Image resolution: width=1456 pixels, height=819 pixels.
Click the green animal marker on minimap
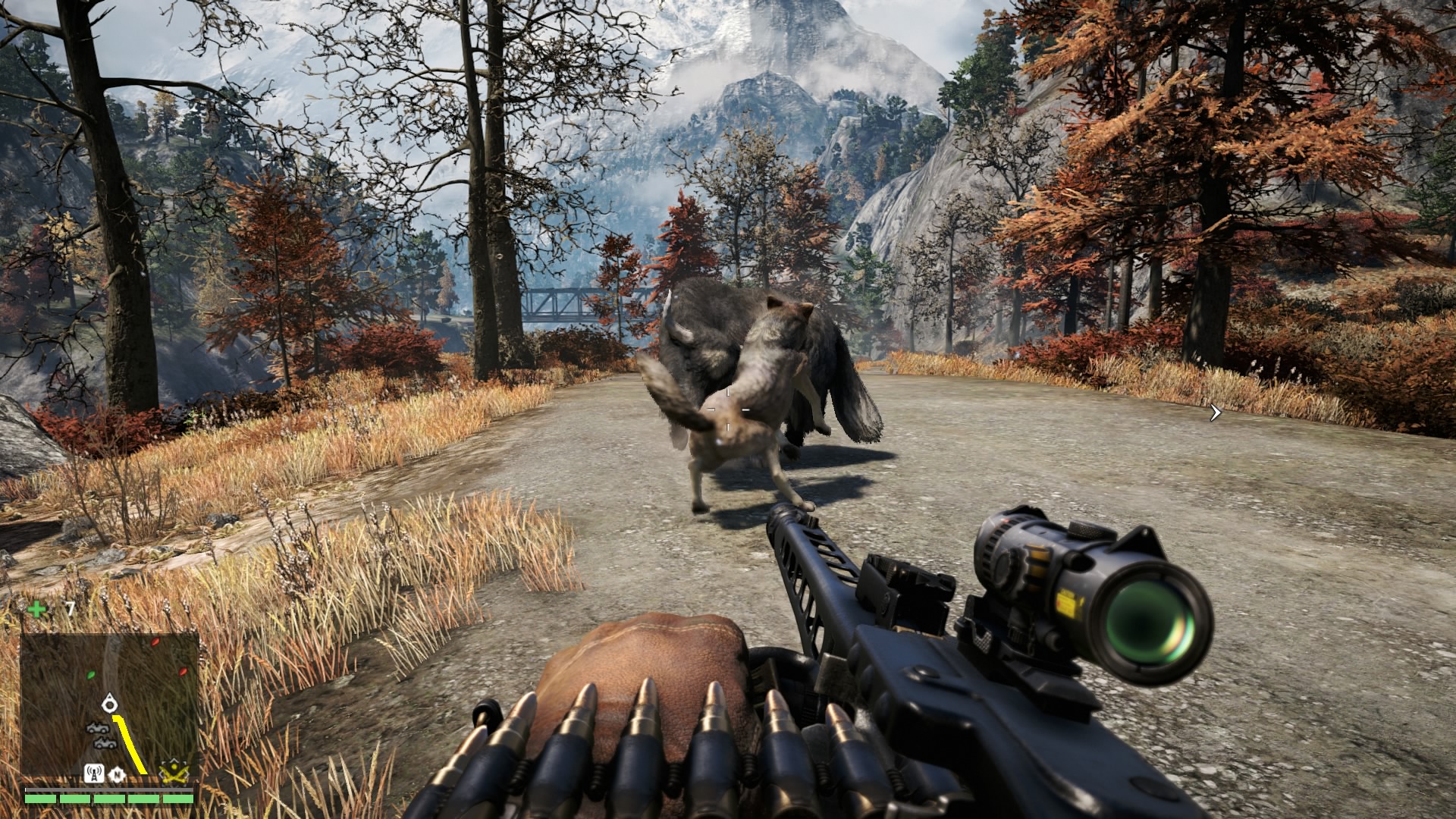91,673
